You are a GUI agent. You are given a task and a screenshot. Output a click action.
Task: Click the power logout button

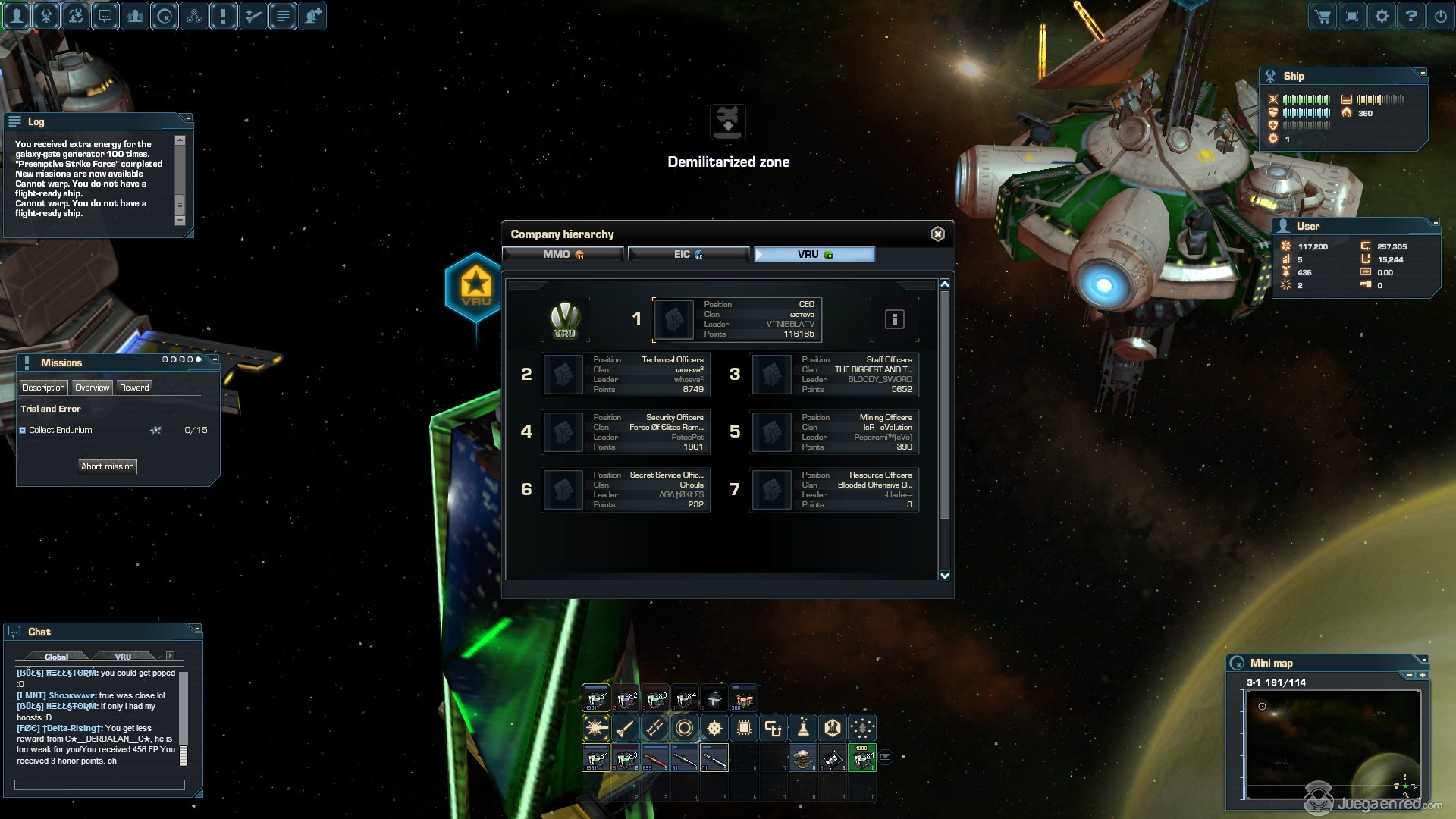pos(1440,16)
